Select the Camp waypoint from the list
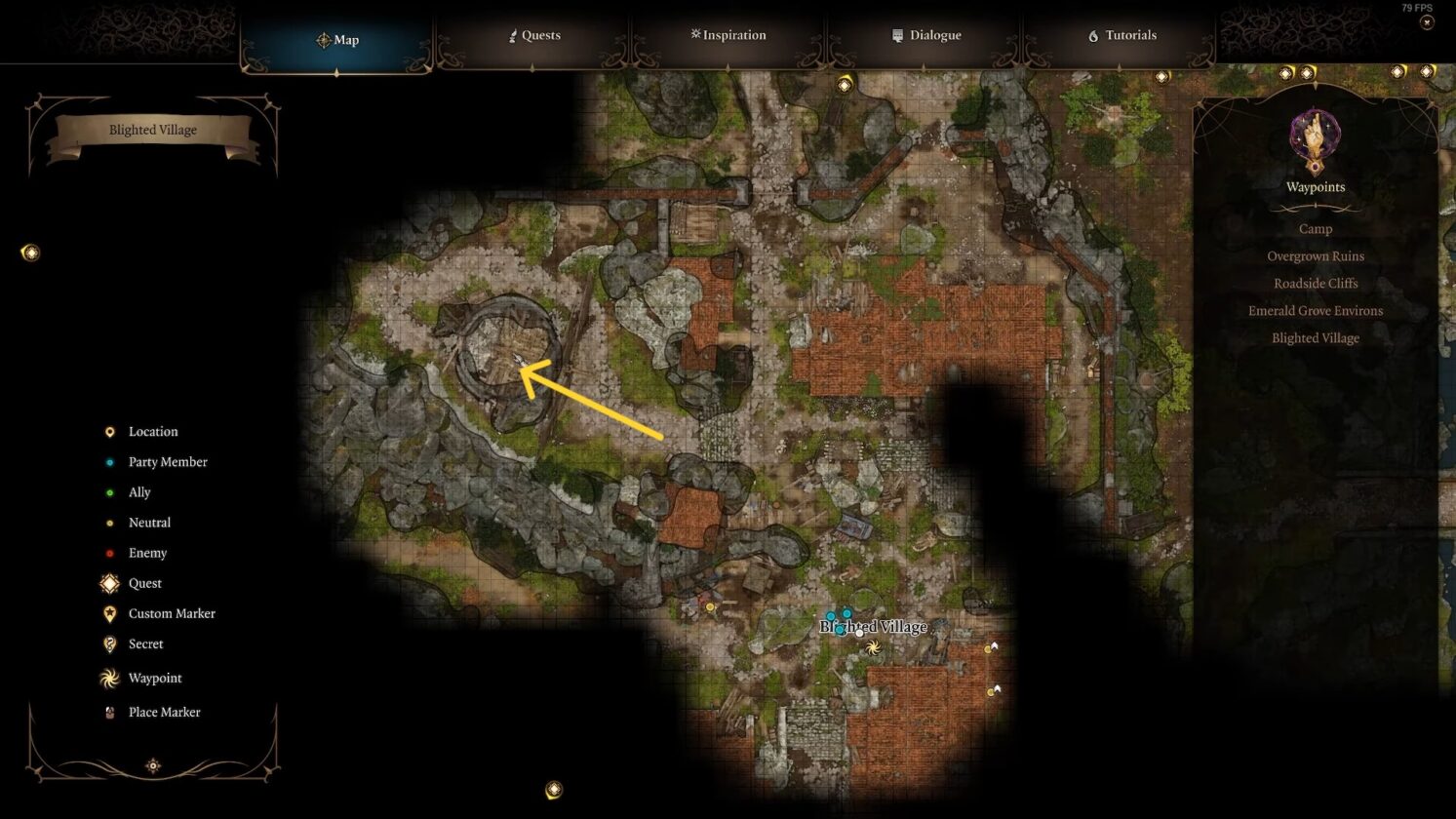Image resolution: width=1456 pixels, height=819 pixels. click(1315, 228)
